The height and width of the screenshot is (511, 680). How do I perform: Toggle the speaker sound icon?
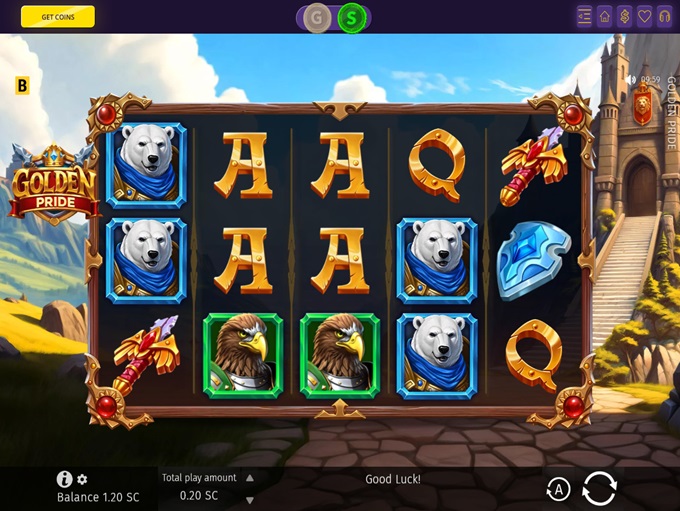(630, 79)
